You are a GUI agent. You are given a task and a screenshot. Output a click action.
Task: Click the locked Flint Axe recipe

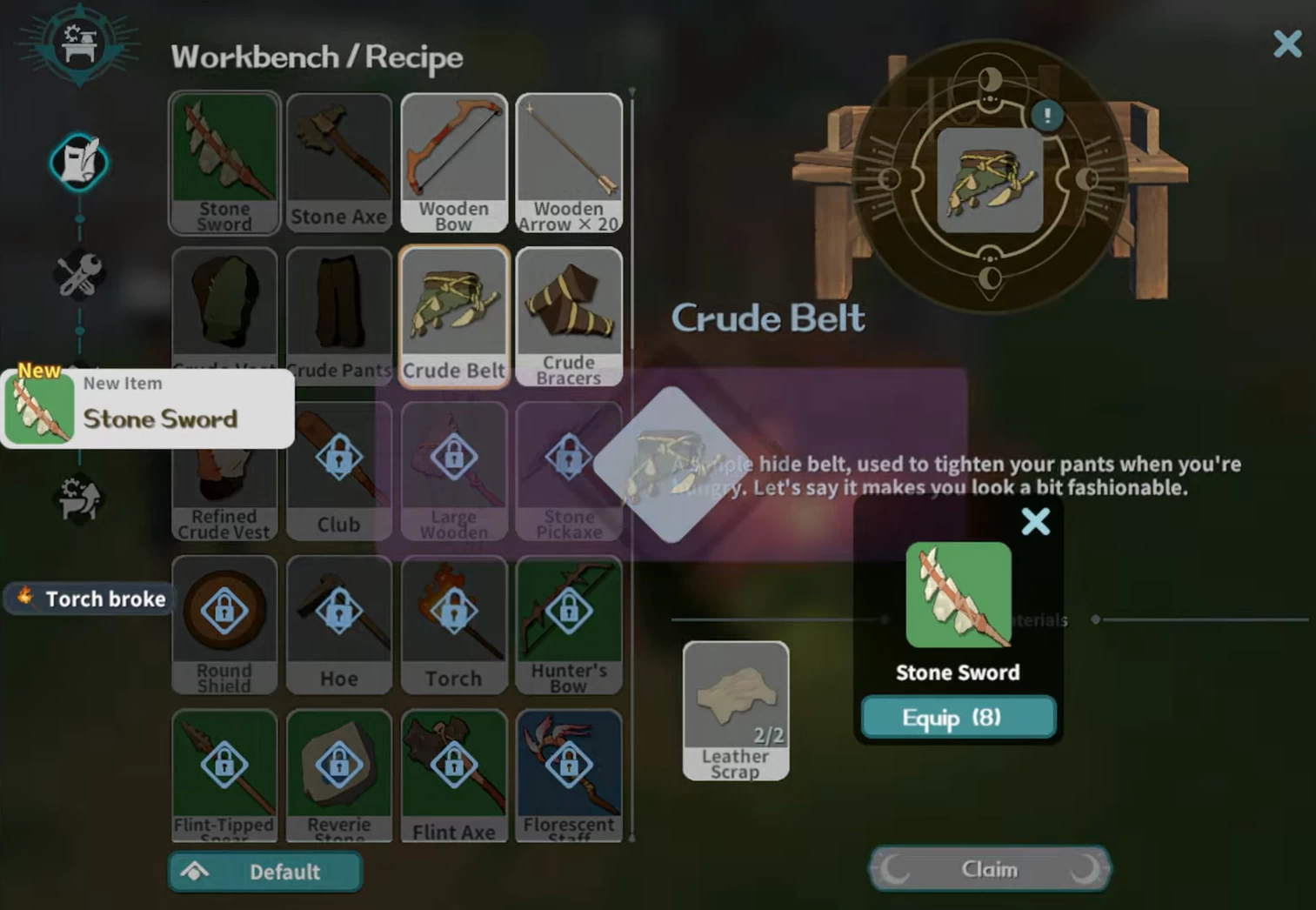(x=454, y=776)
